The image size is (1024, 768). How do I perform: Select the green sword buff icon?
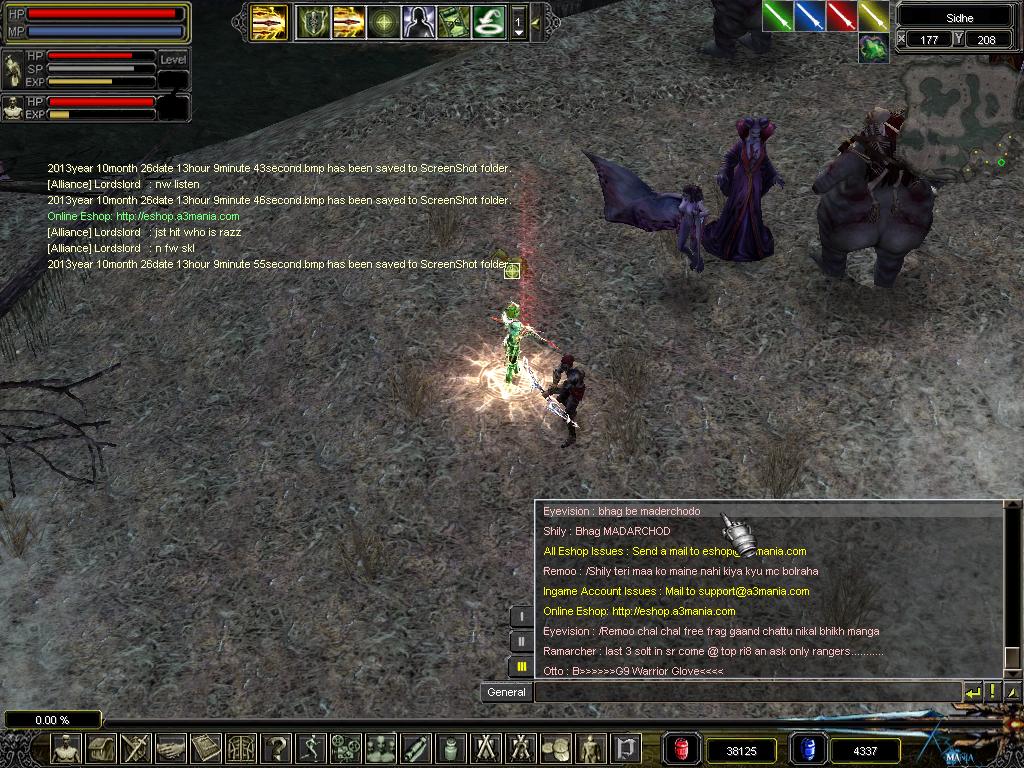click(x=778, y=16)
